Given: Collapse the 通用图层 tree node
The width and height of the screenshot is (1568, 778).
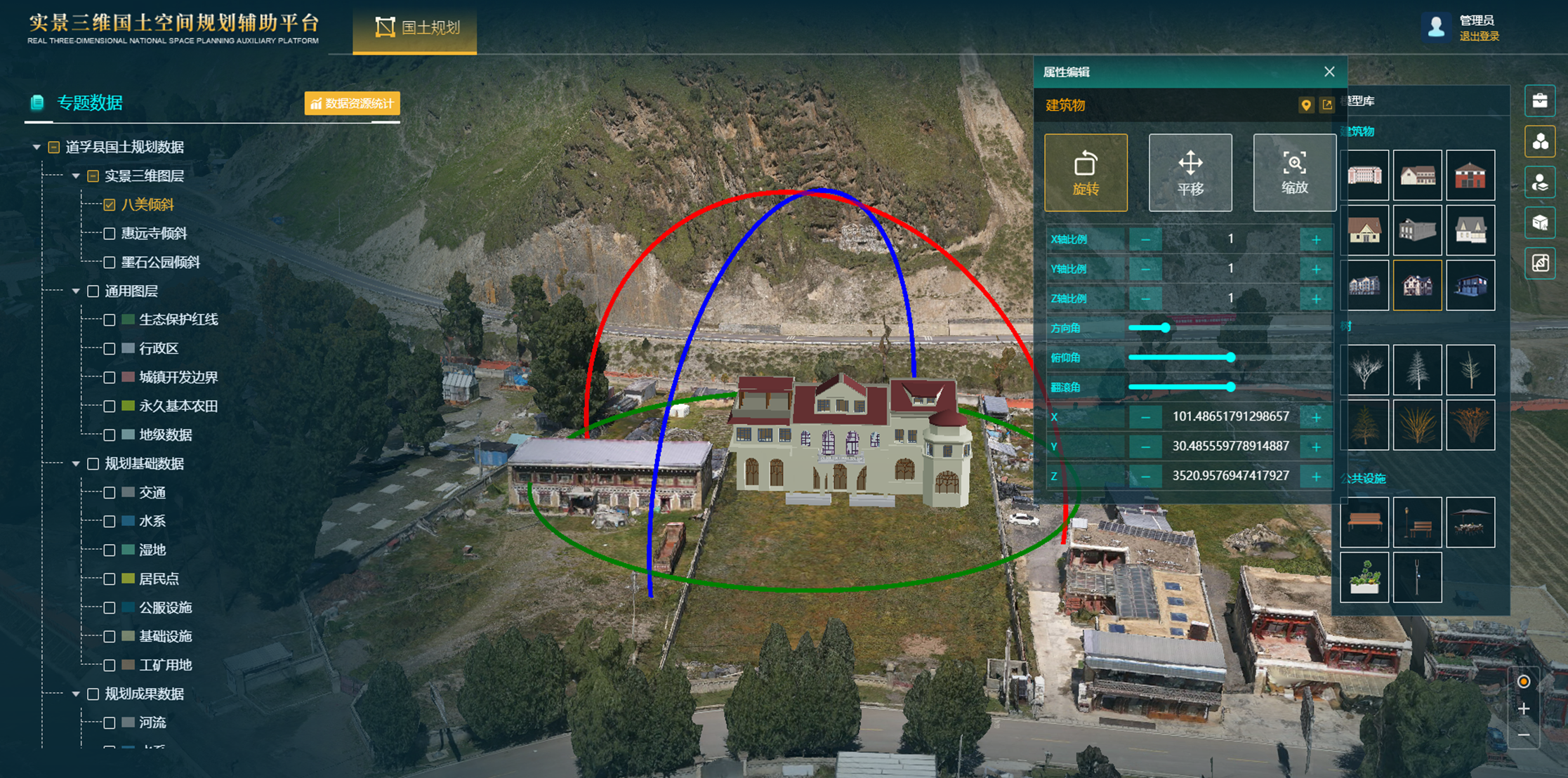Looking at the screenshot, I should pos(76,291).
